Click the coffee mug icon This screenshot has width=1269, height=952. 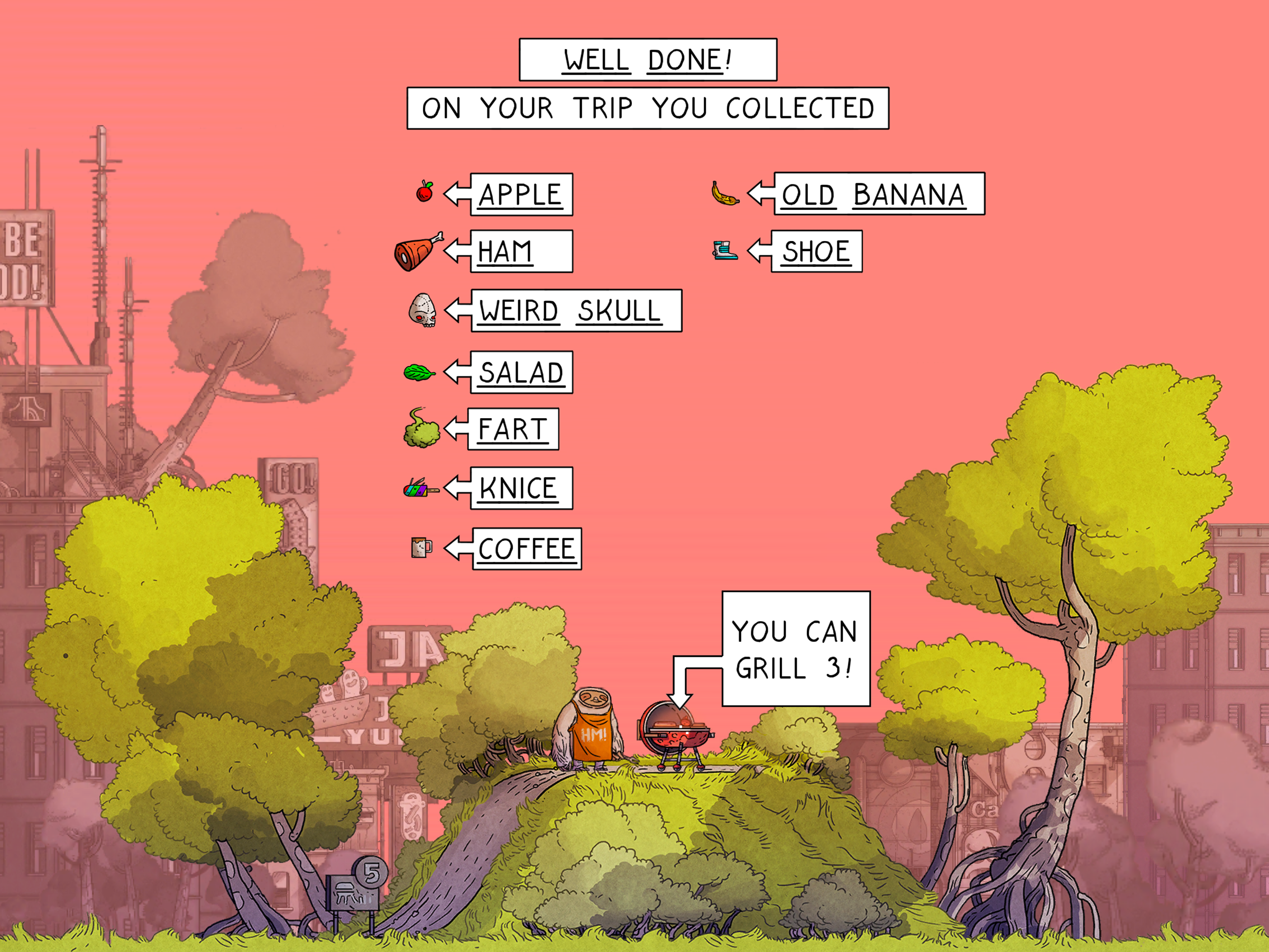[421, 547]
